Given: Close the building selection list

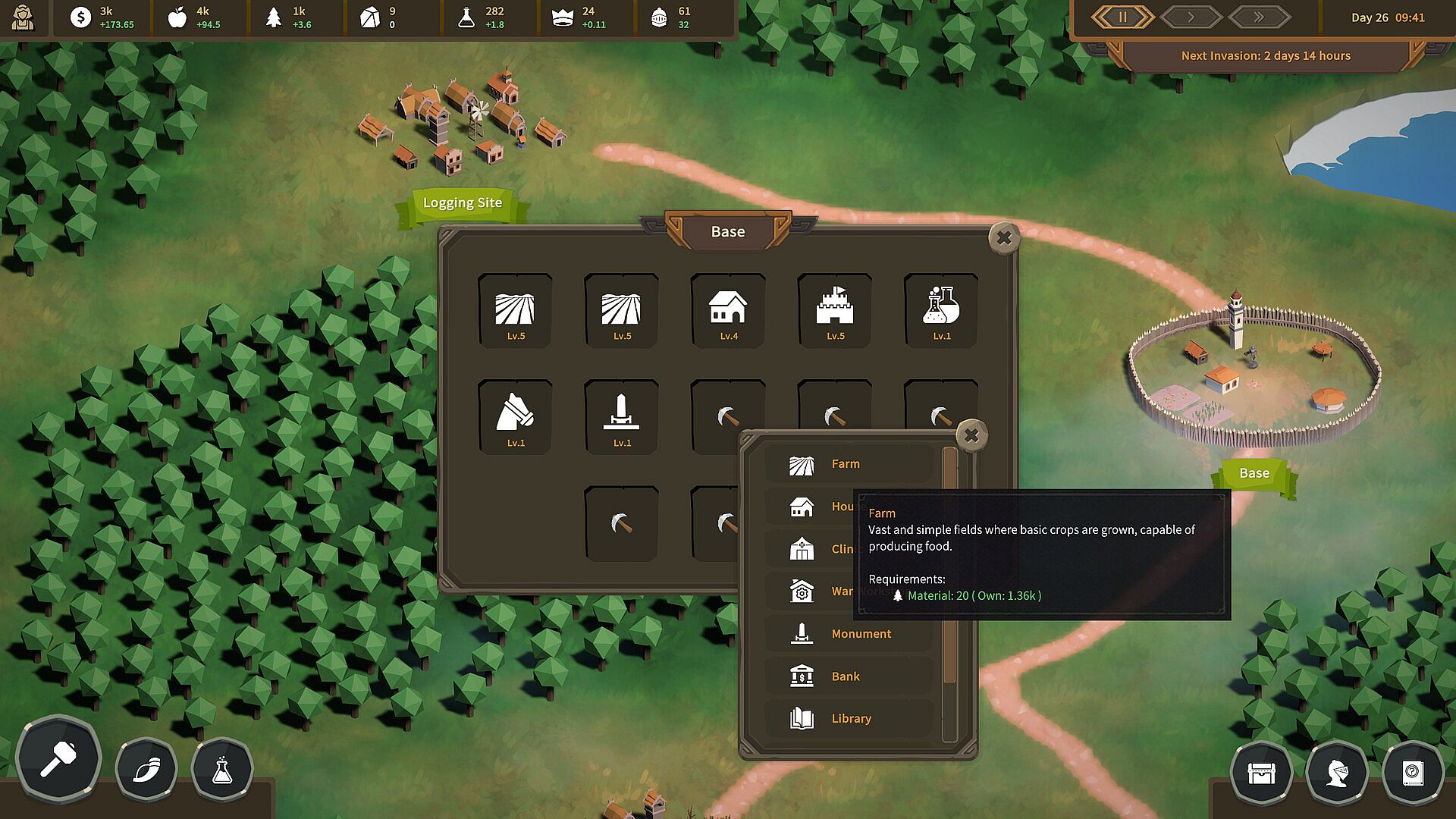Looking at the screenshot, I should click(971, 436).
